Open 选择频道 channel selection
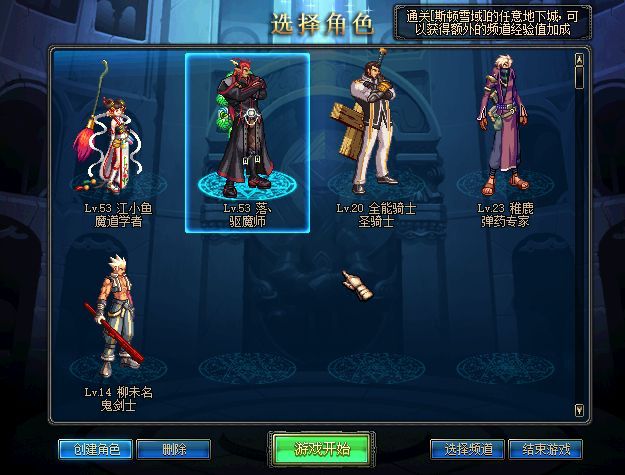 pyautogui.click(x=466, y=449)
